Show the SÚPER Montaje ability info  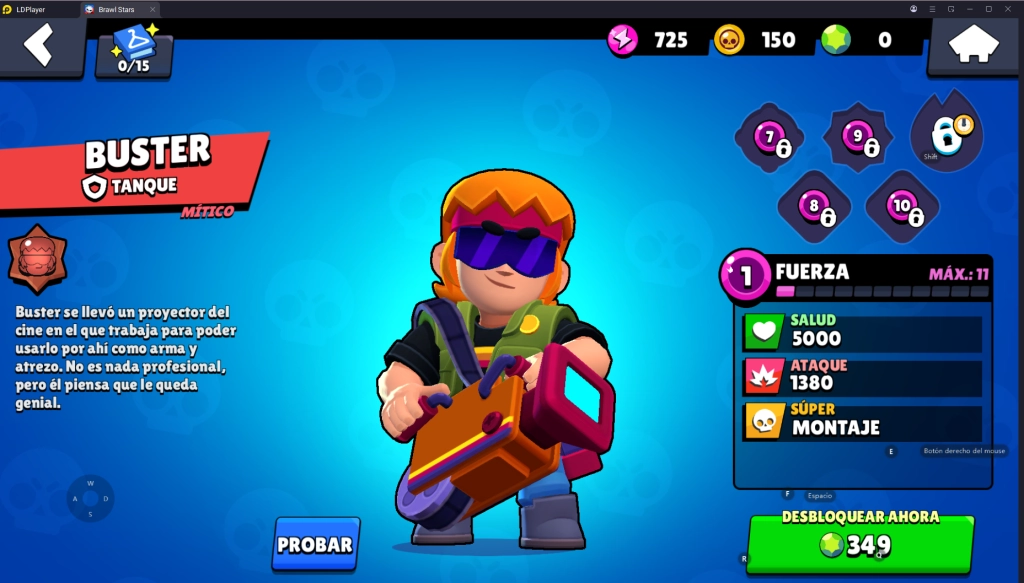862,421
